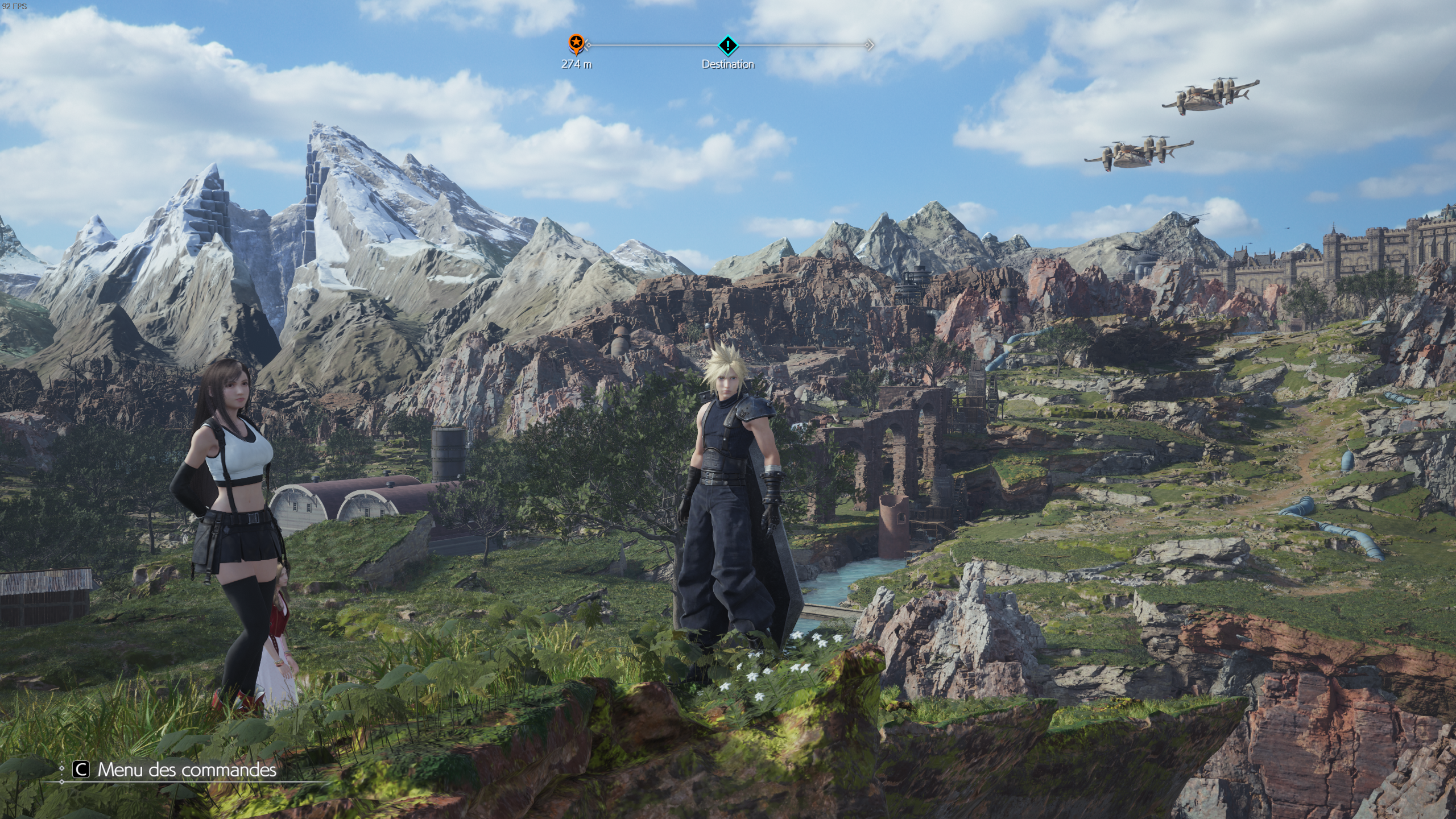This screenshot has width=1456, height=819.
Task: Select the teal Destination marker on compass
Action: (x=727, y=44)
